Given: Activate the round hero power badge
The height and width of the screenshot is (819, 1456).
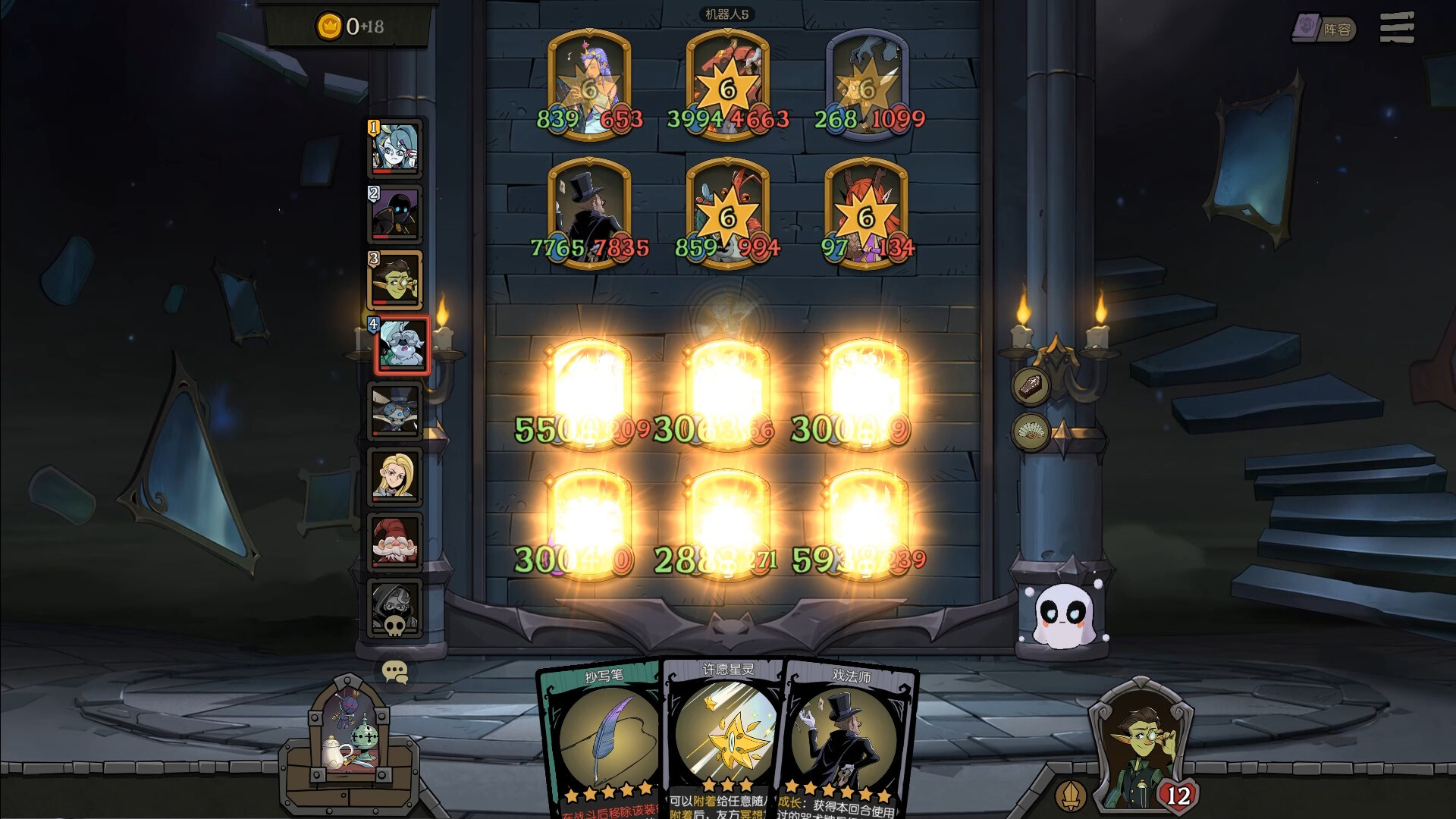Looking at the screenshot, I should pyautogui.click(x=1070, y=795).
